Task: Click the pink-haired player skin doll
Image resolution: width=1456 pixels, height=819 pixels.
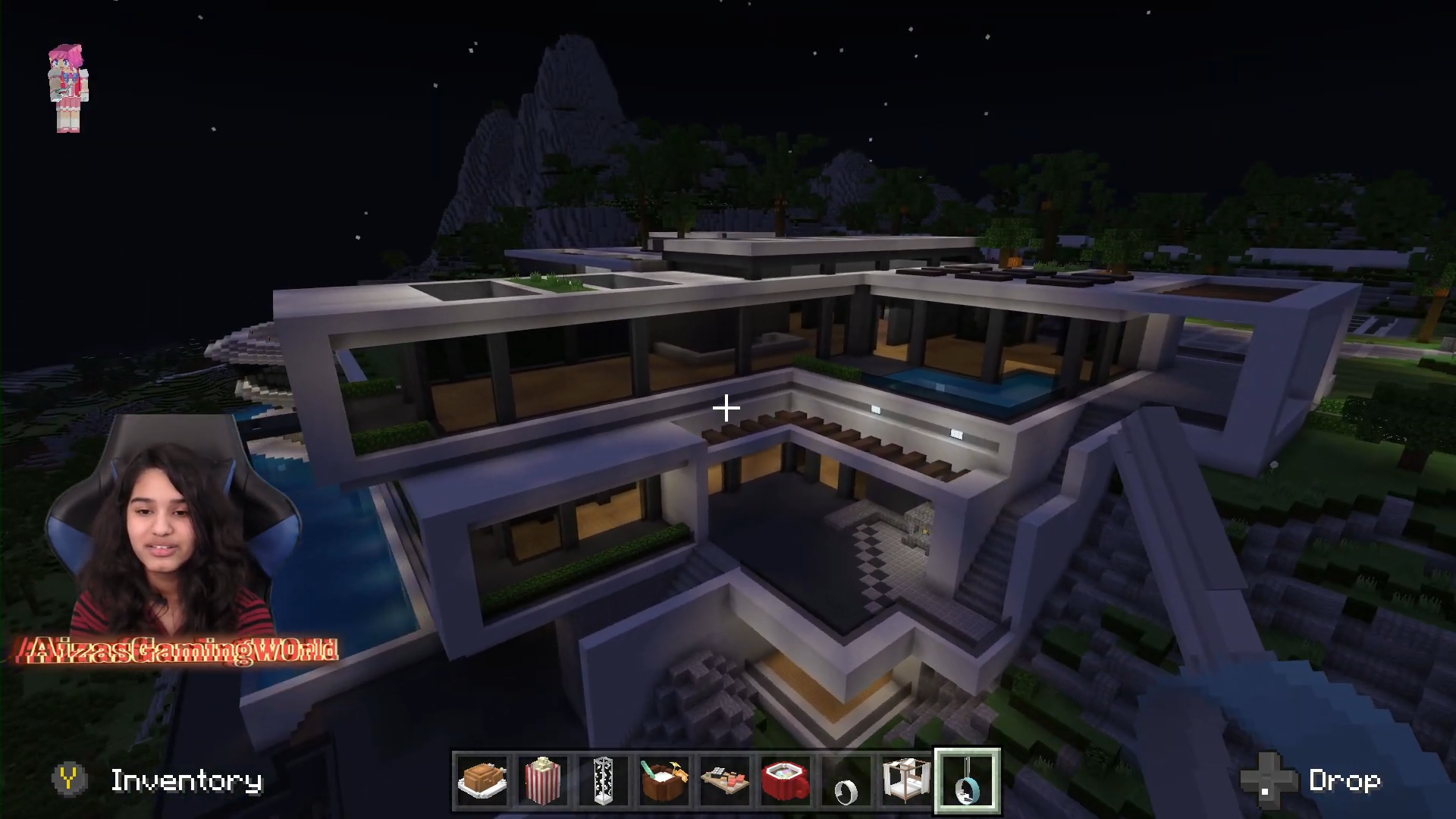Action: pos(68,88)
